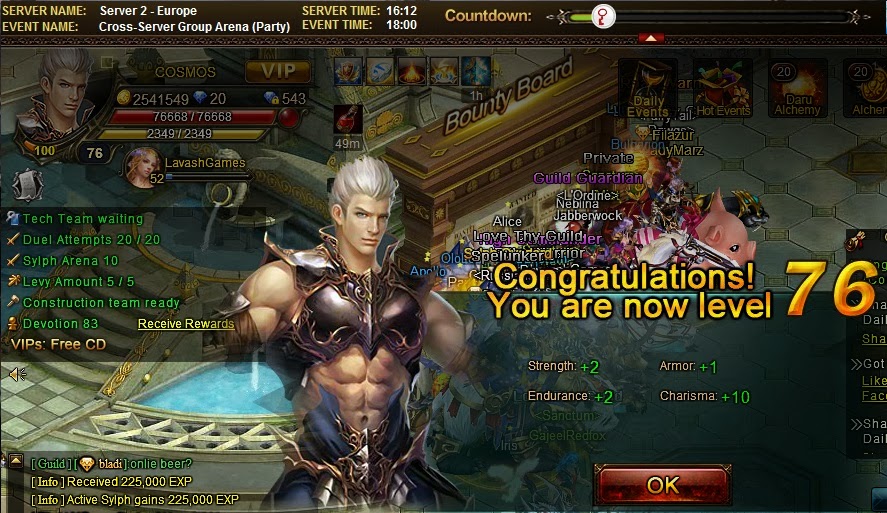
Task: Confirm the level-up with OK
Action: (662, 486)
